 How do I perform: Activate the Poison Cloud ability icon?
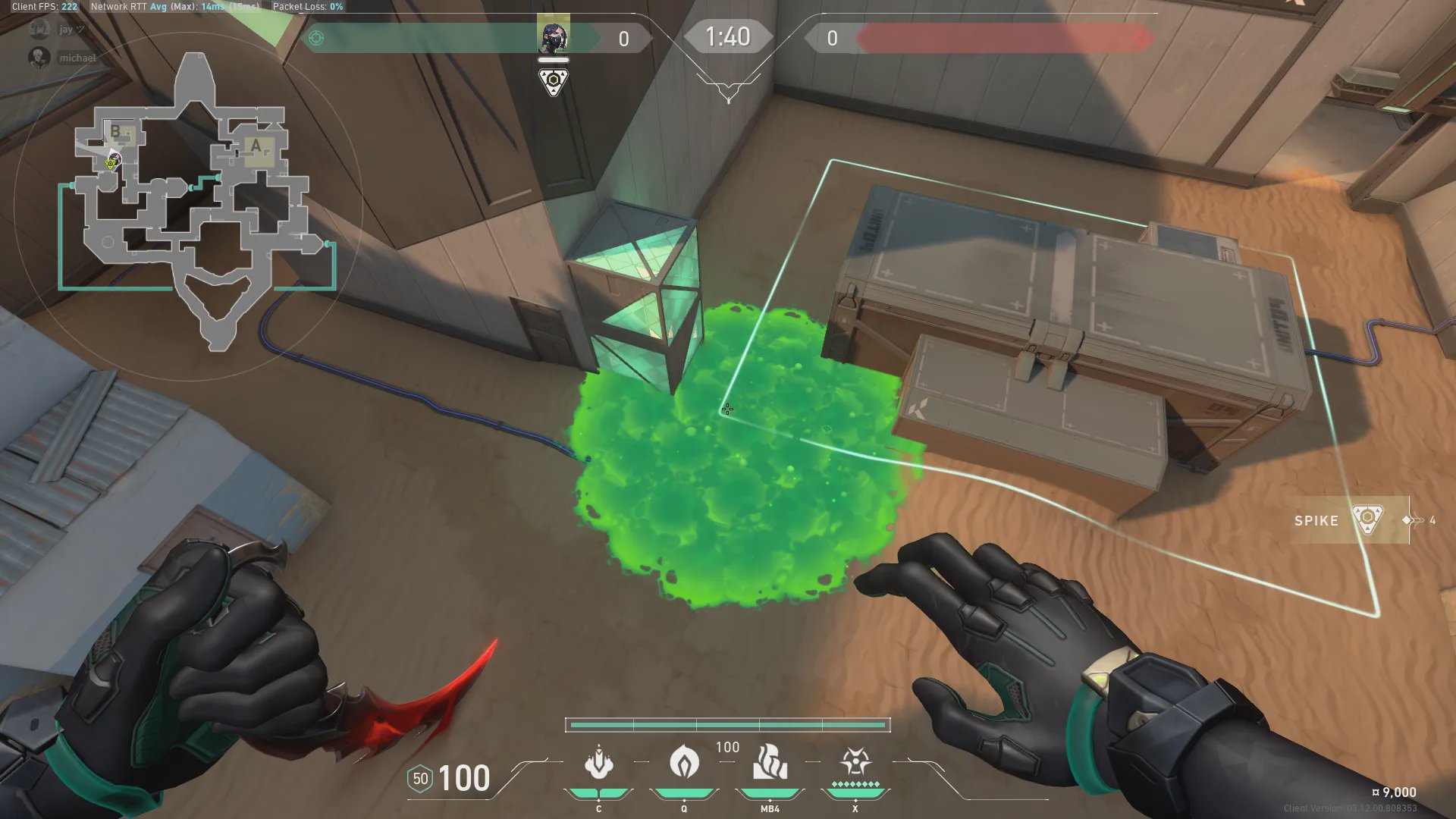[684, 762]
